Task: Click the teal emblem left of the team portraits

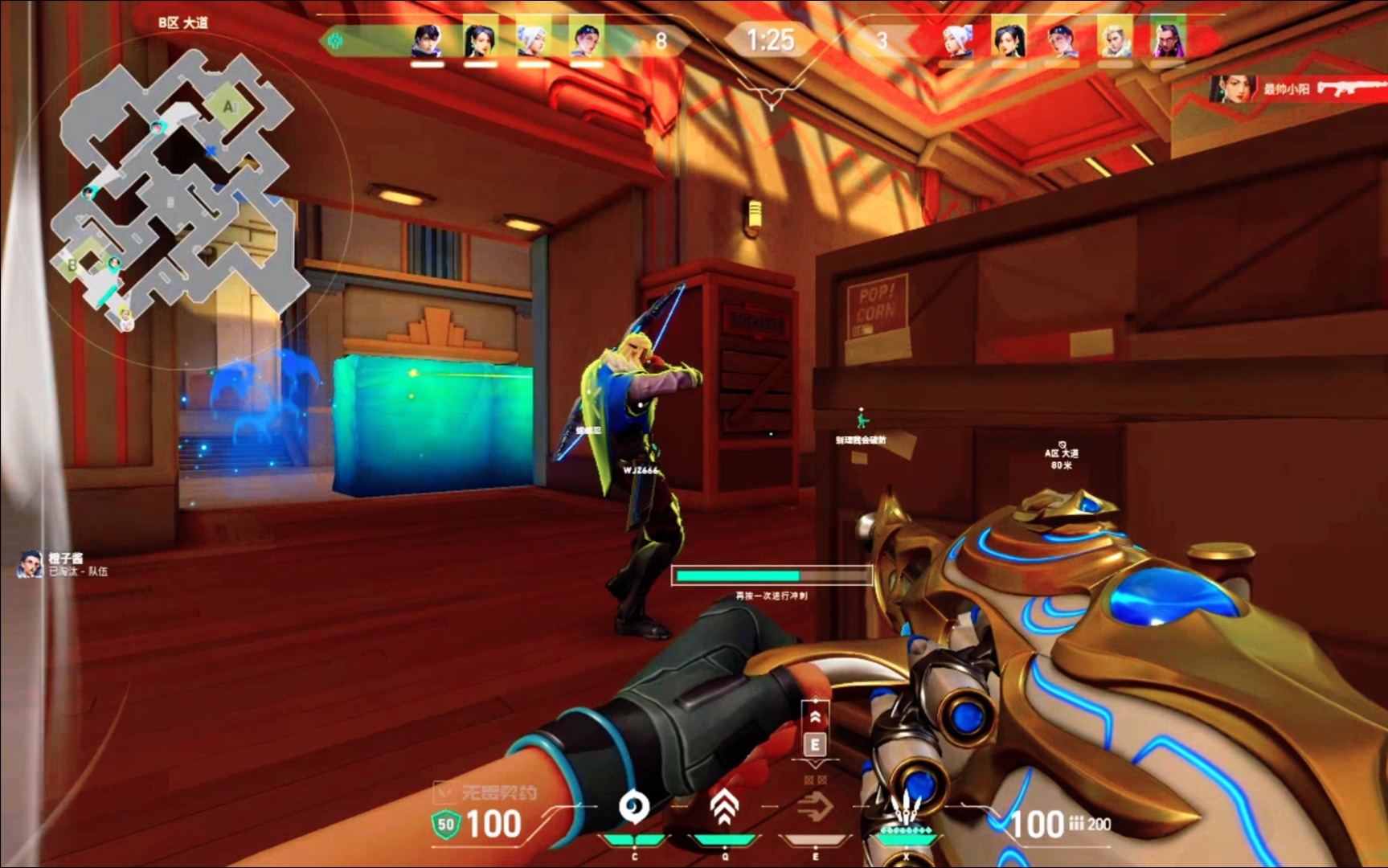Action: pos(335,41)
